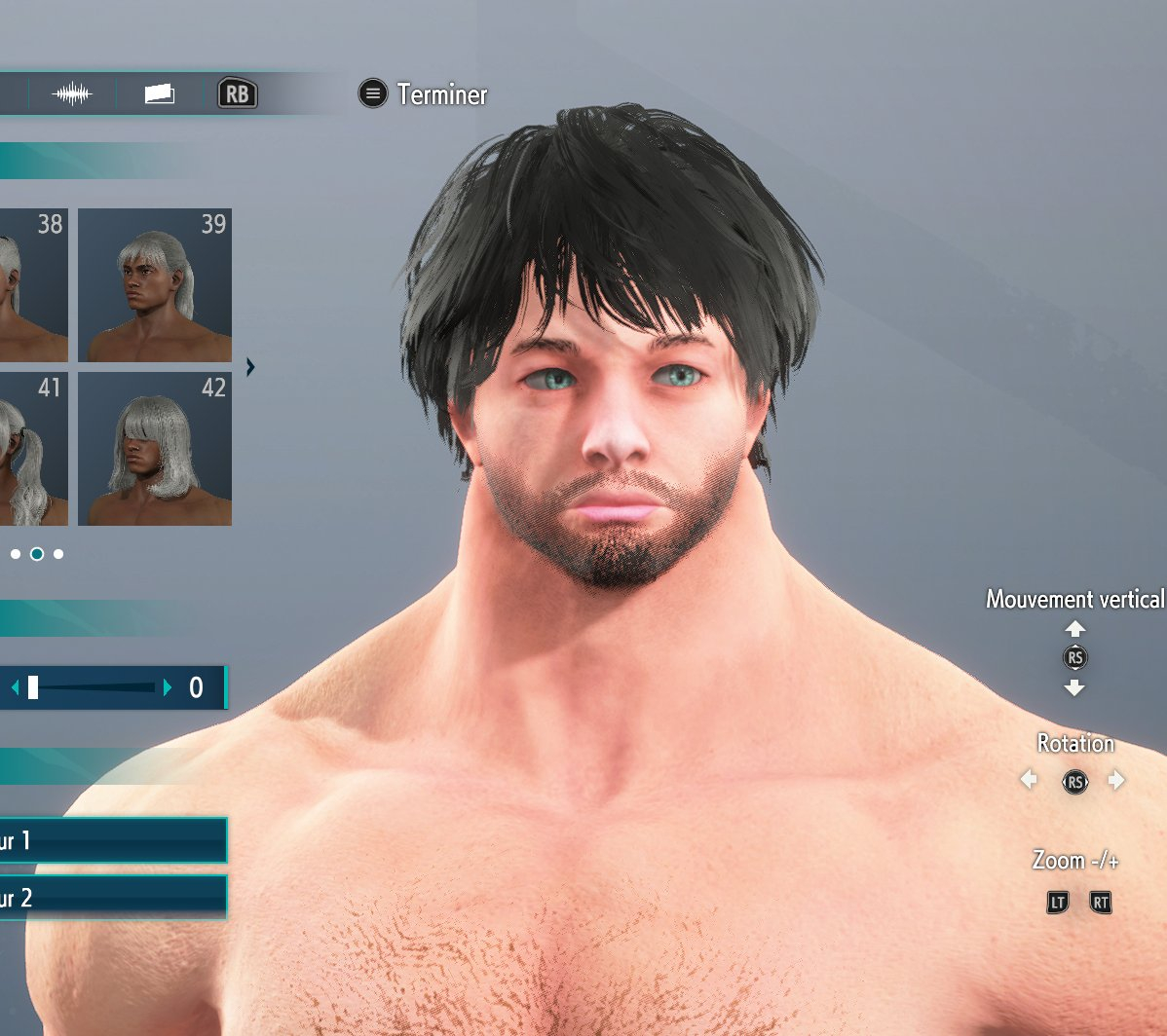The width and height of the screenshot is (1167, 1036).
Task: Select the ponytail hairstyle number 41
Action: point(33,448)
